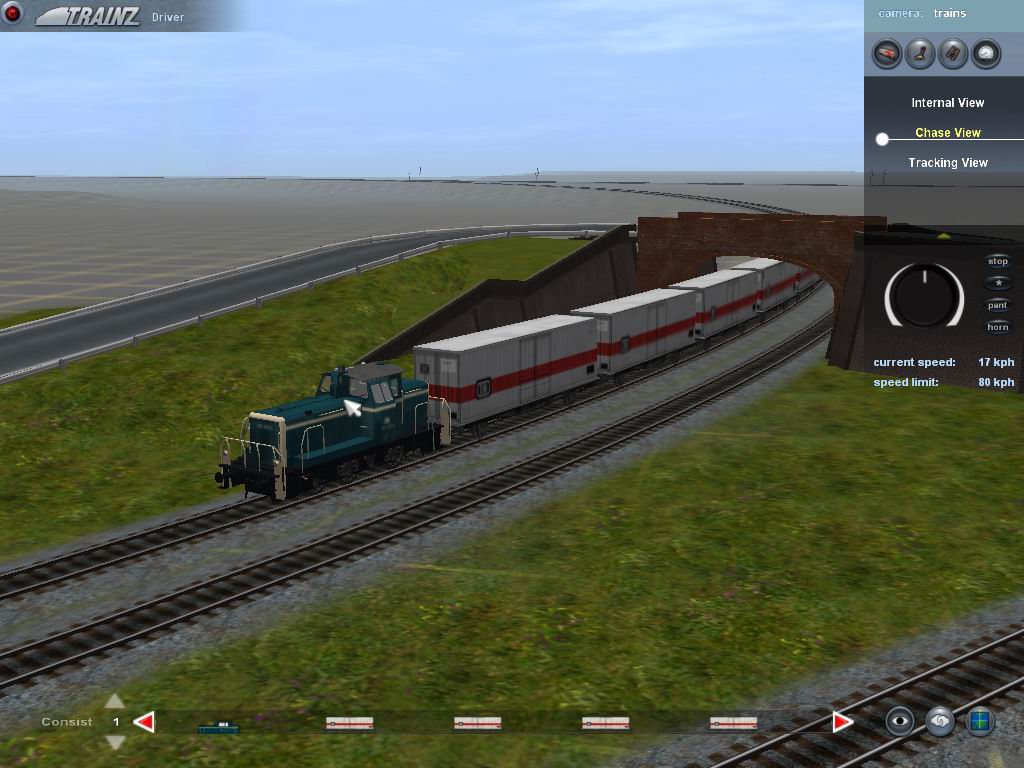Open the track icon panel
The image size is (1024, 768).
pyautogui.click(x=953, y=53)
